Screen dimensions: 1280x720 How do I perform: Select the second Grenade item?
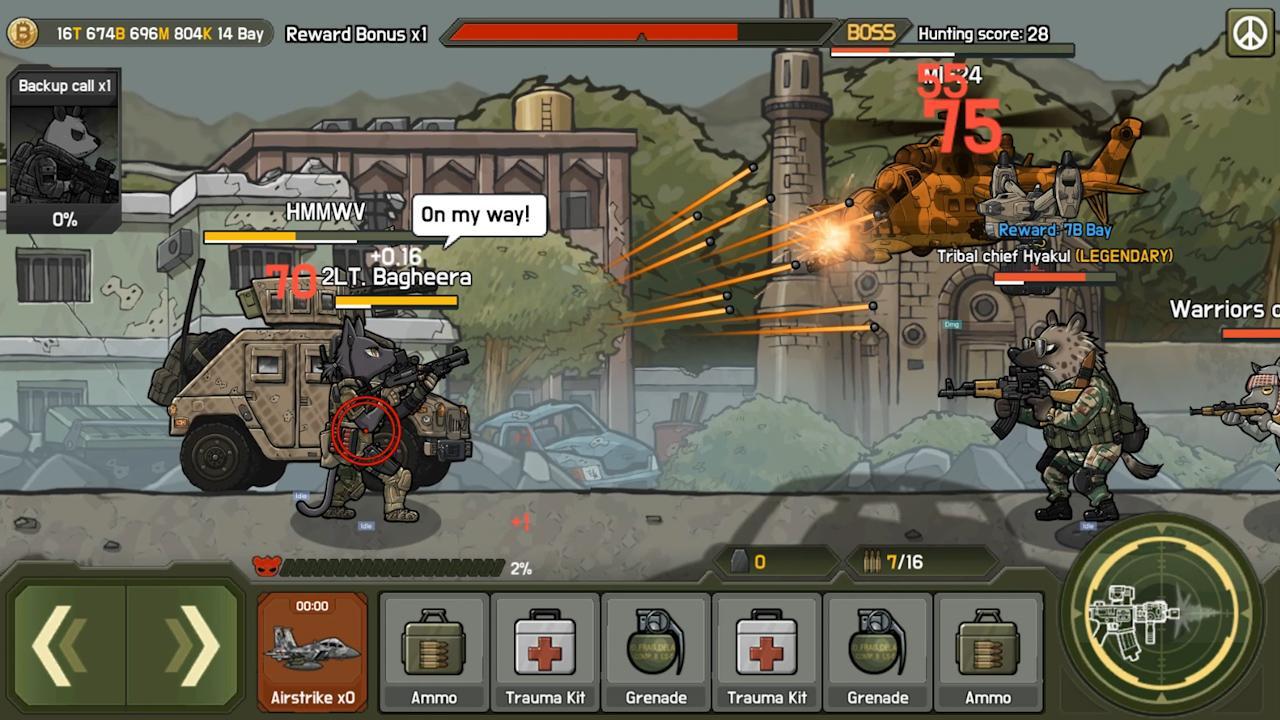coord(877,650)
